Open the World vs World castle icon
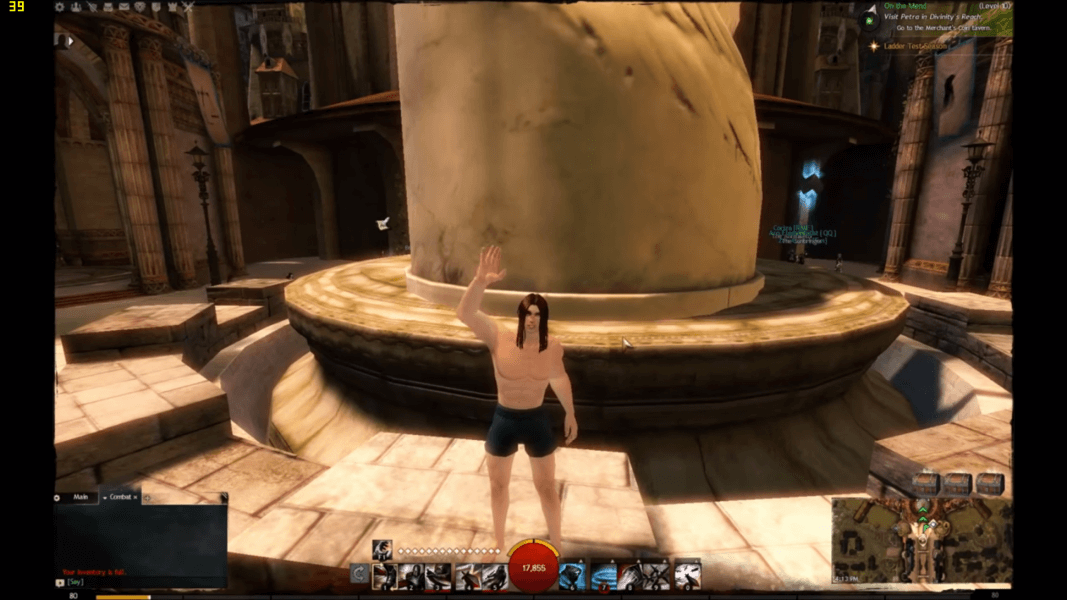 click(172, 7)
